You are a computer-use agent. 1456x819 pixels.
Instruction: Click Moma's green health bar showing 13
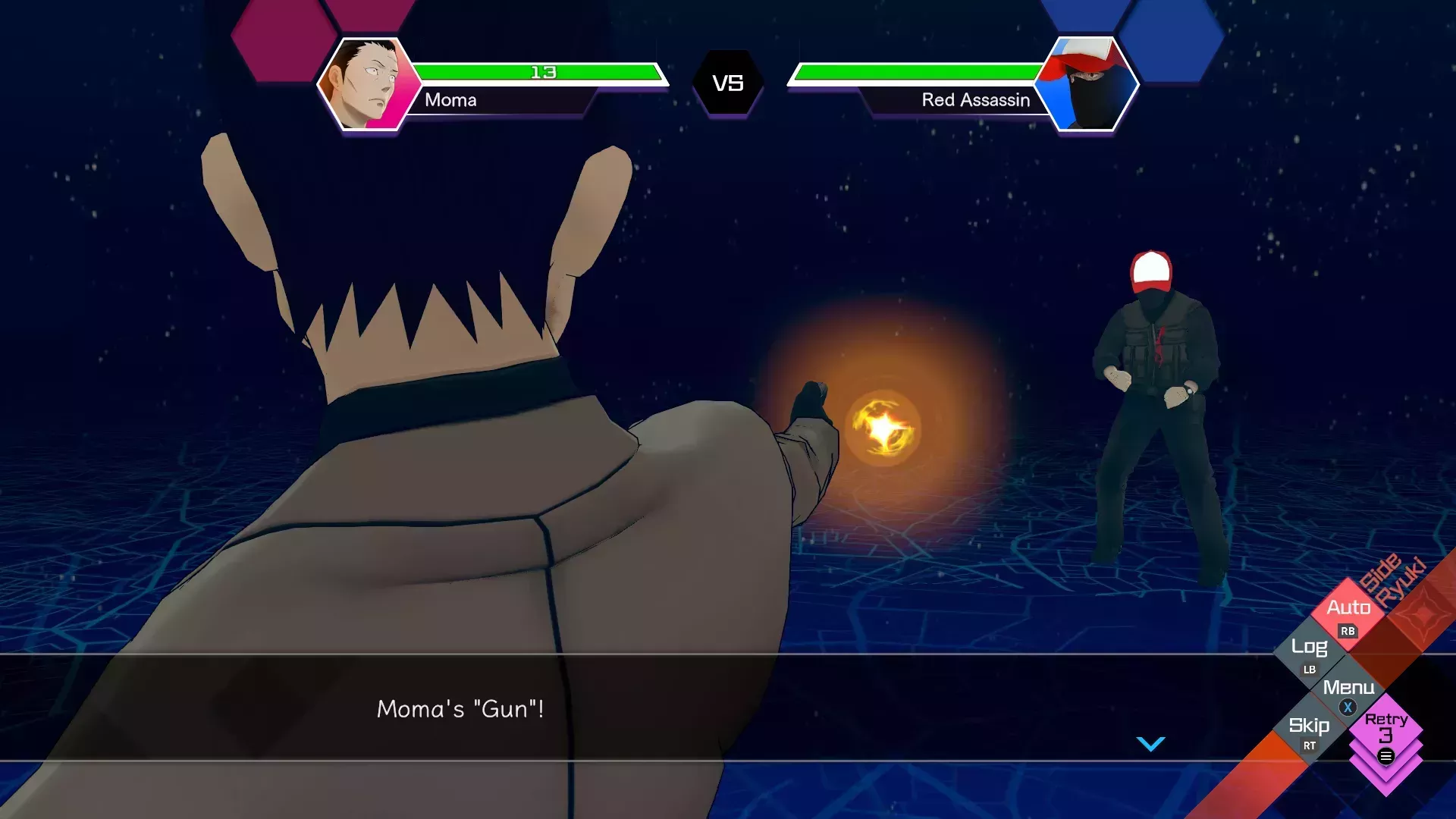pos(542,72)
